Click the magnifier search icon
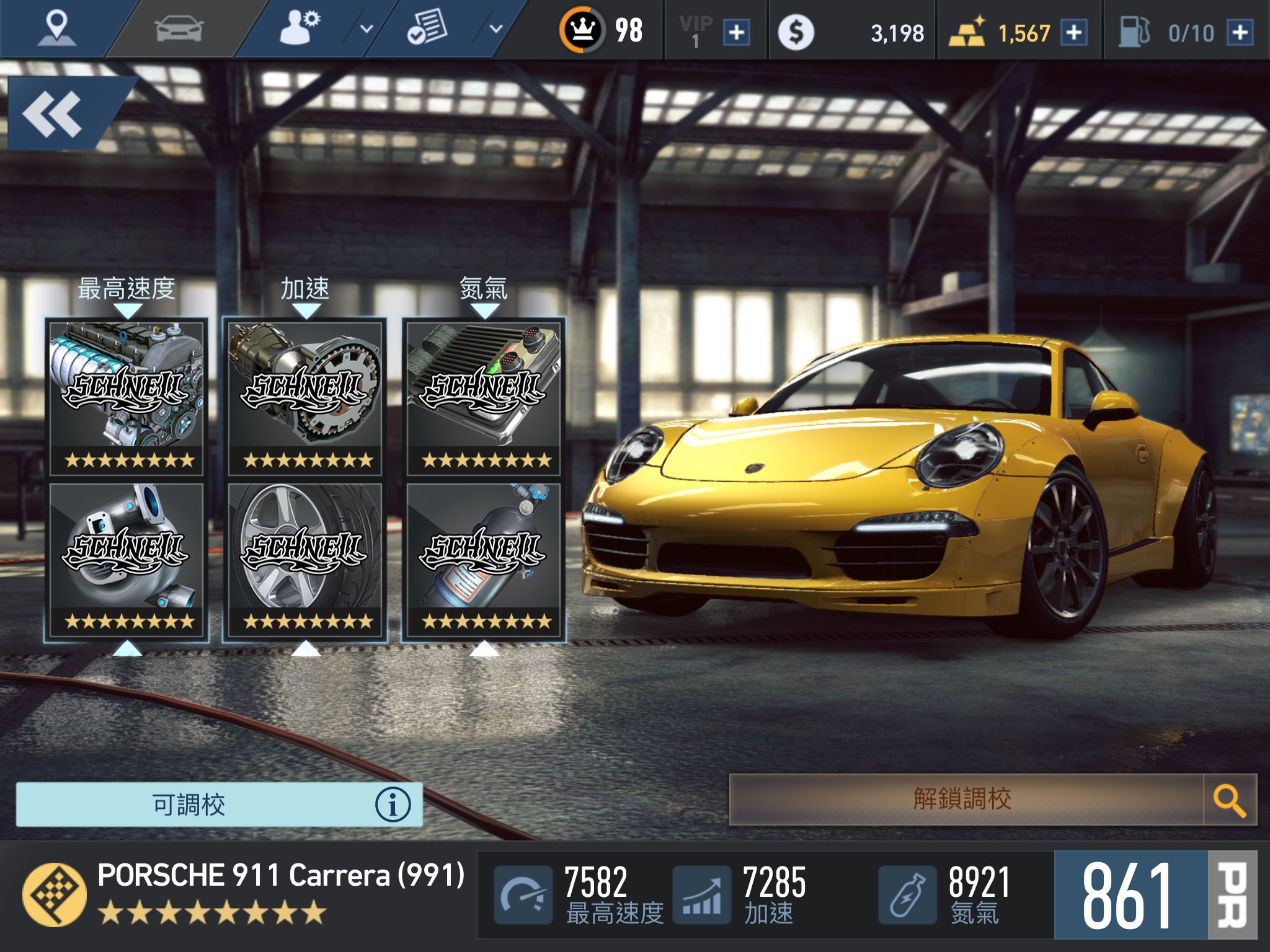1270x952 pixels. [1229, 800]
